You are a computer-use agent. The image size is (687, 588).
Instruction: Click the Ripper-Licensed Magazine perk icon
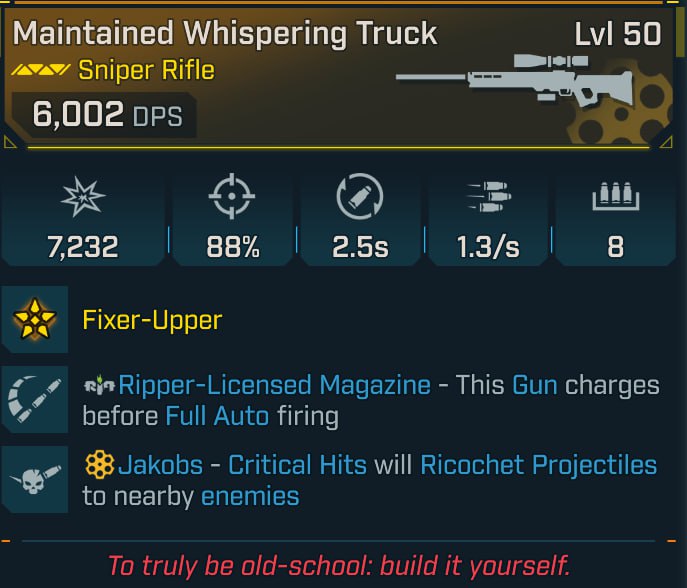click(35, 400)
